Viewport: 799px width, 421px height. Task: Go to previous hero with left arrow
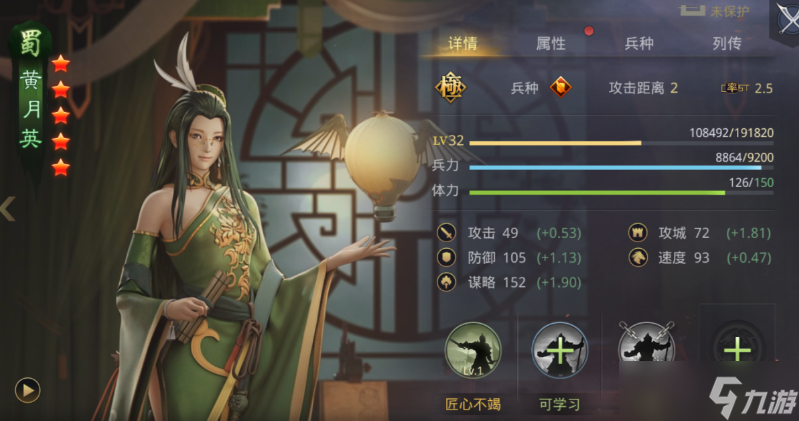pos(8,209)
